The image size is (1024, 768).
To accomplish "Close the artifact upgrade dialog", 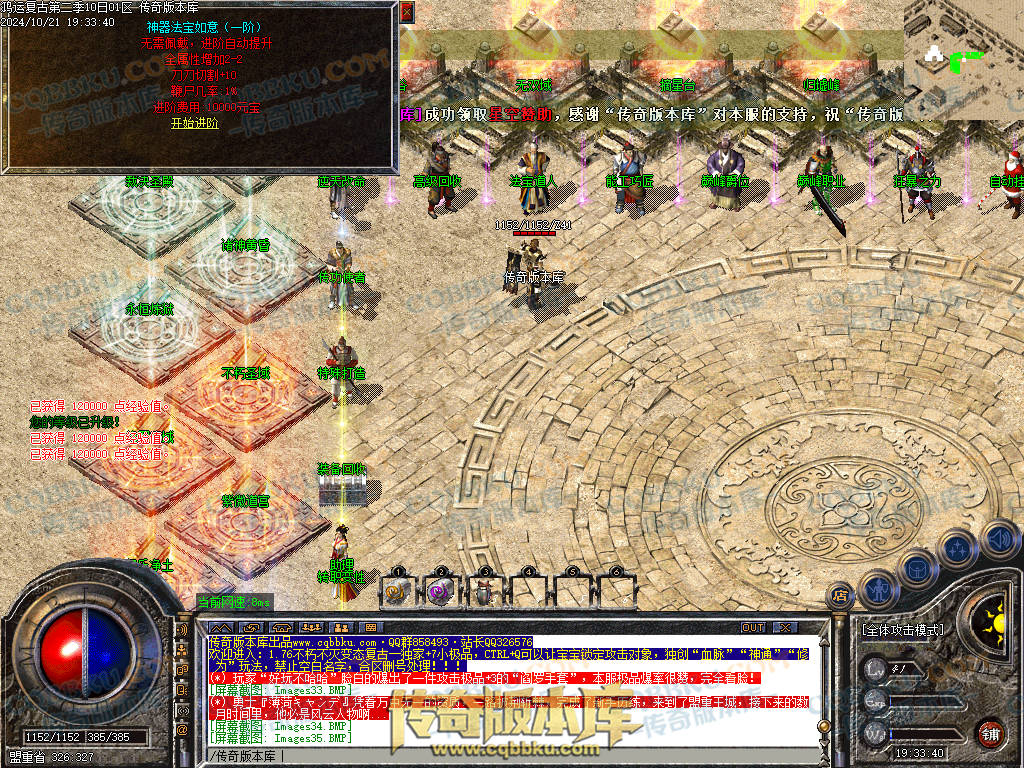I will point(407,12).
